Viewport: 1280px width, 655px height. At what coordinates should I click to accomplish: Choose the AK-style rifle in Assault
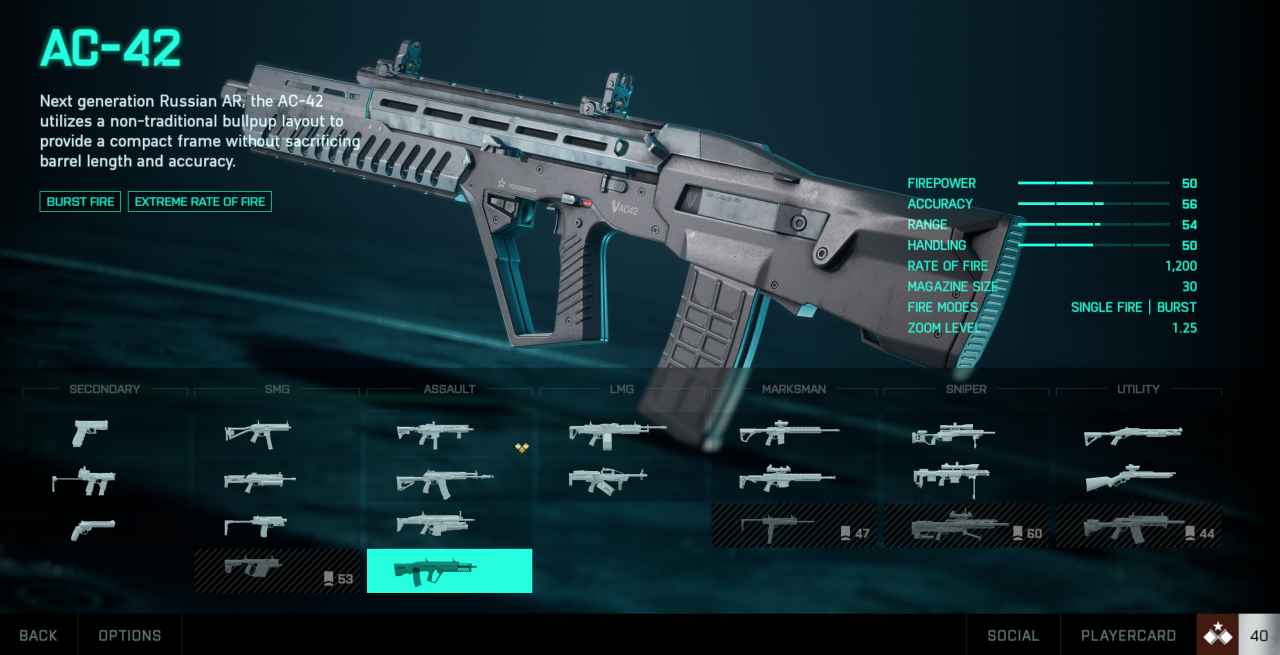tap(444, 482)
